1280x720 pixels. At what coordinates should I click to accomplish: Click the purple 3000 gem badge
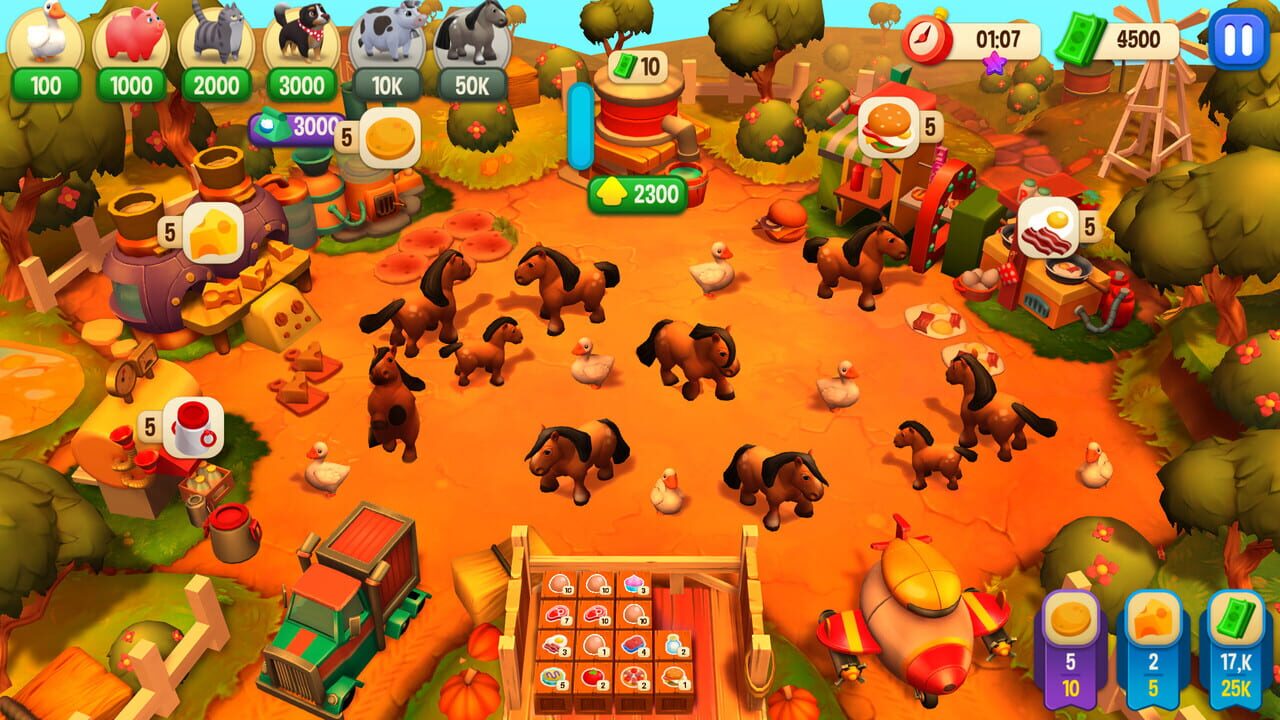pos(292,128)
